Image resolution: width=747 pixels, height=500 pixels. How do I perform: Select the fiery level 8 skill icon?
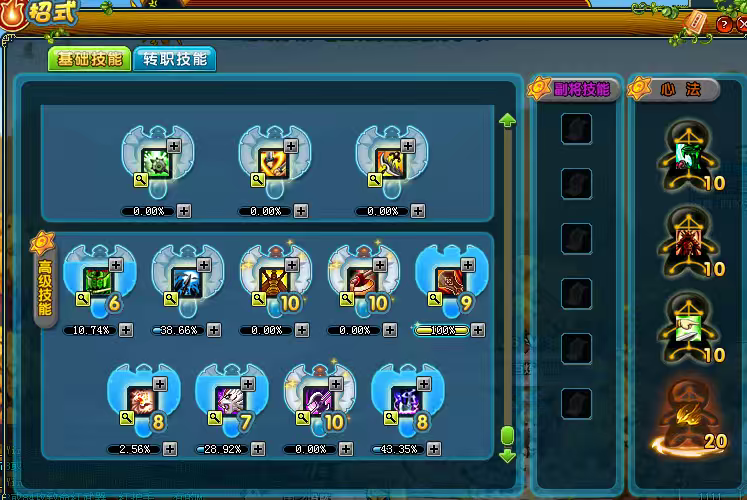pos(140,400)
